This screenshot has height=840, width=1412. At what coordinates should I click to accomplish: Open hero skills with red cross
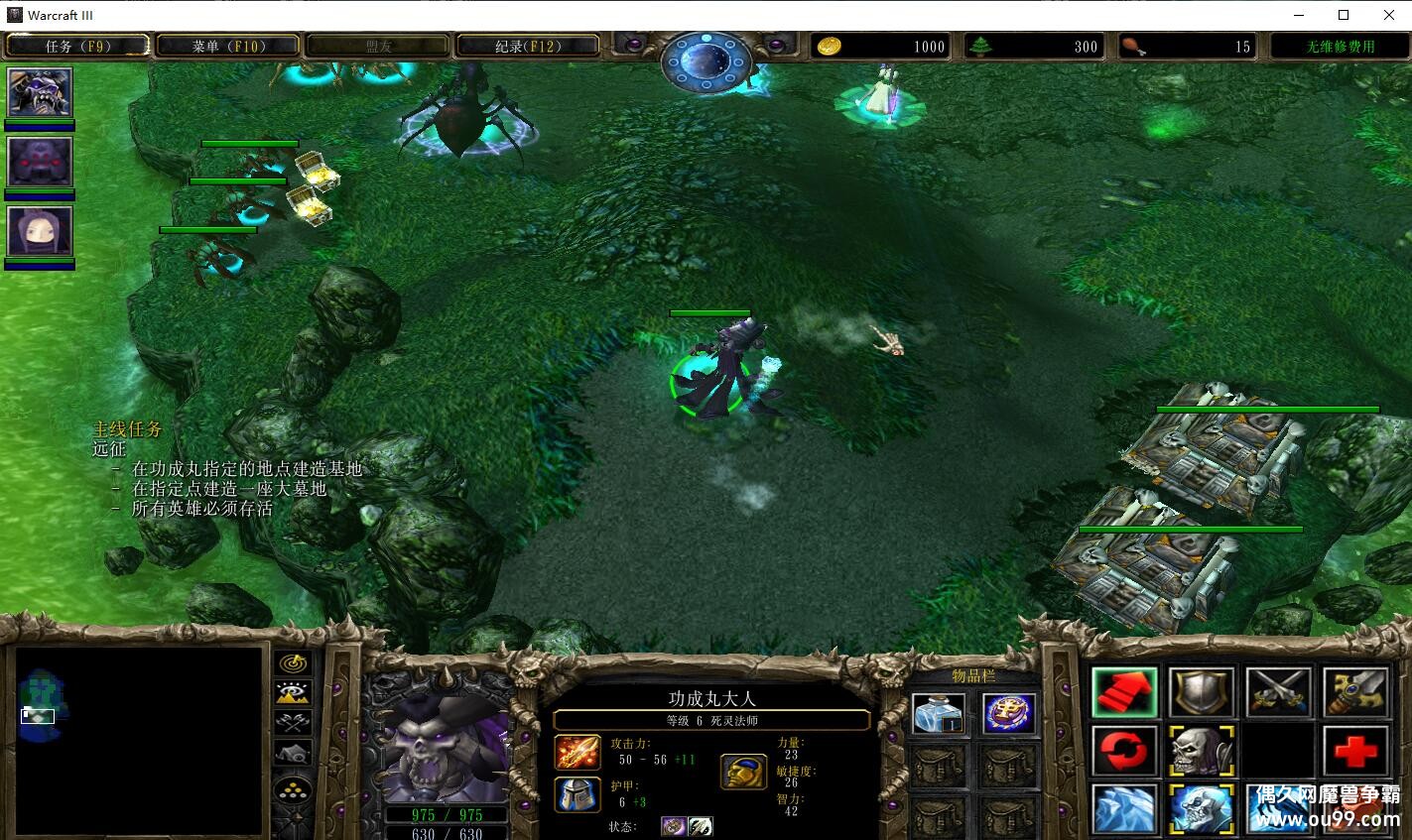[1355, 751]
